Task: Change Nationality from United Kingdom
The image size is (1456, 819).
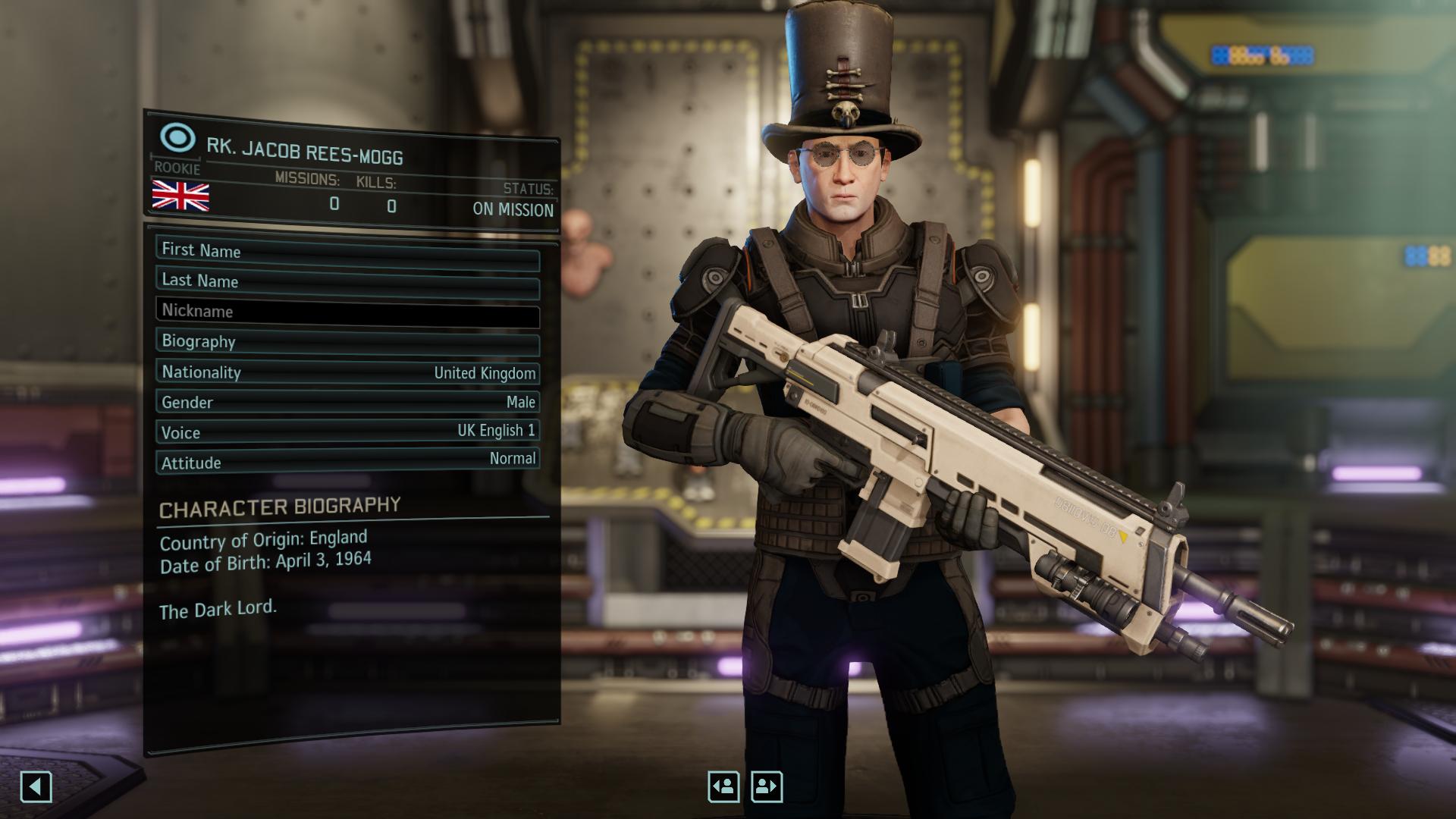Action: 347,372
